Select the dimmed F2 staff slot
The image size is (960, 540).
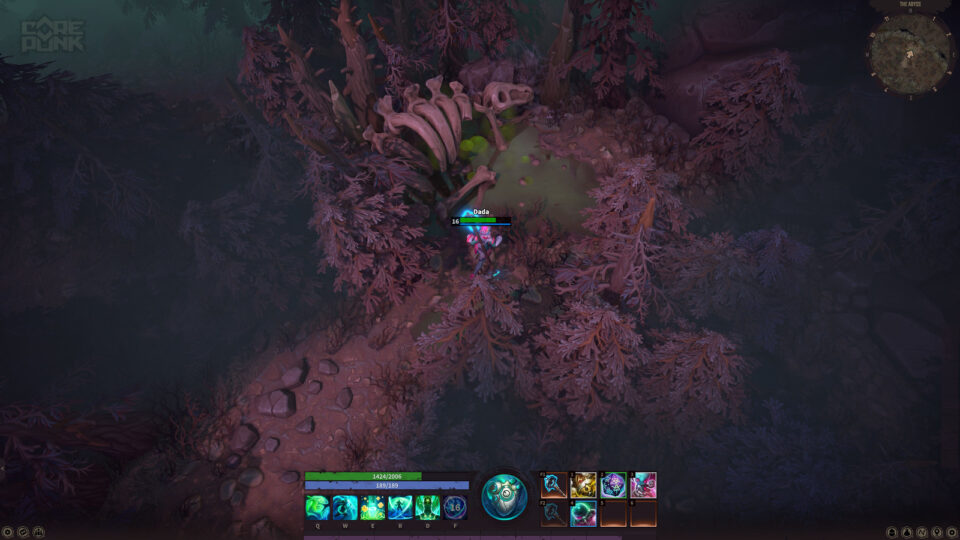pyautogui.click(x=554, y=514)
